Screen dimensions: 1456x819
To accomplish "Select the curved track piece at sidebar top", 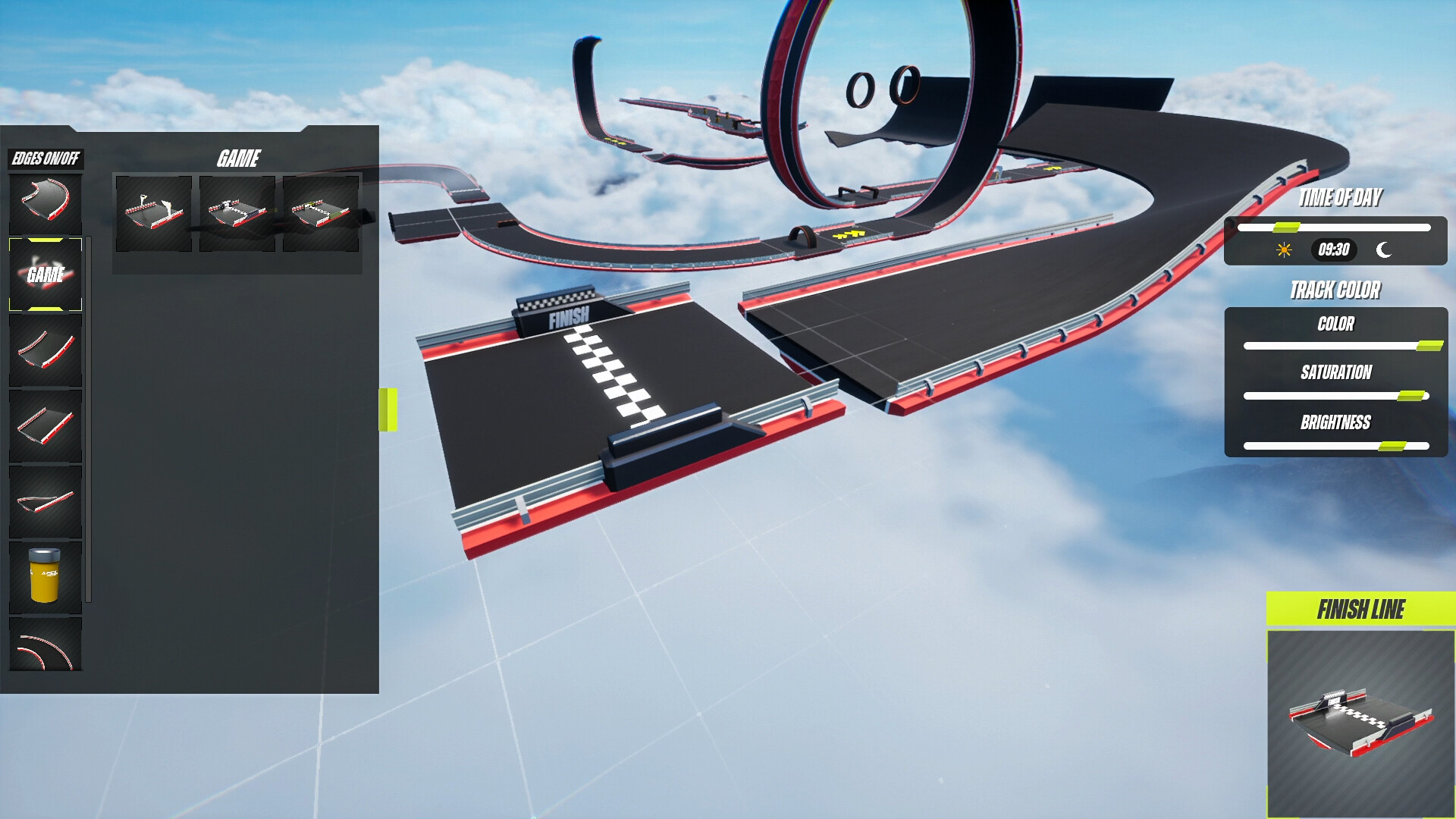I will [45, 199].
